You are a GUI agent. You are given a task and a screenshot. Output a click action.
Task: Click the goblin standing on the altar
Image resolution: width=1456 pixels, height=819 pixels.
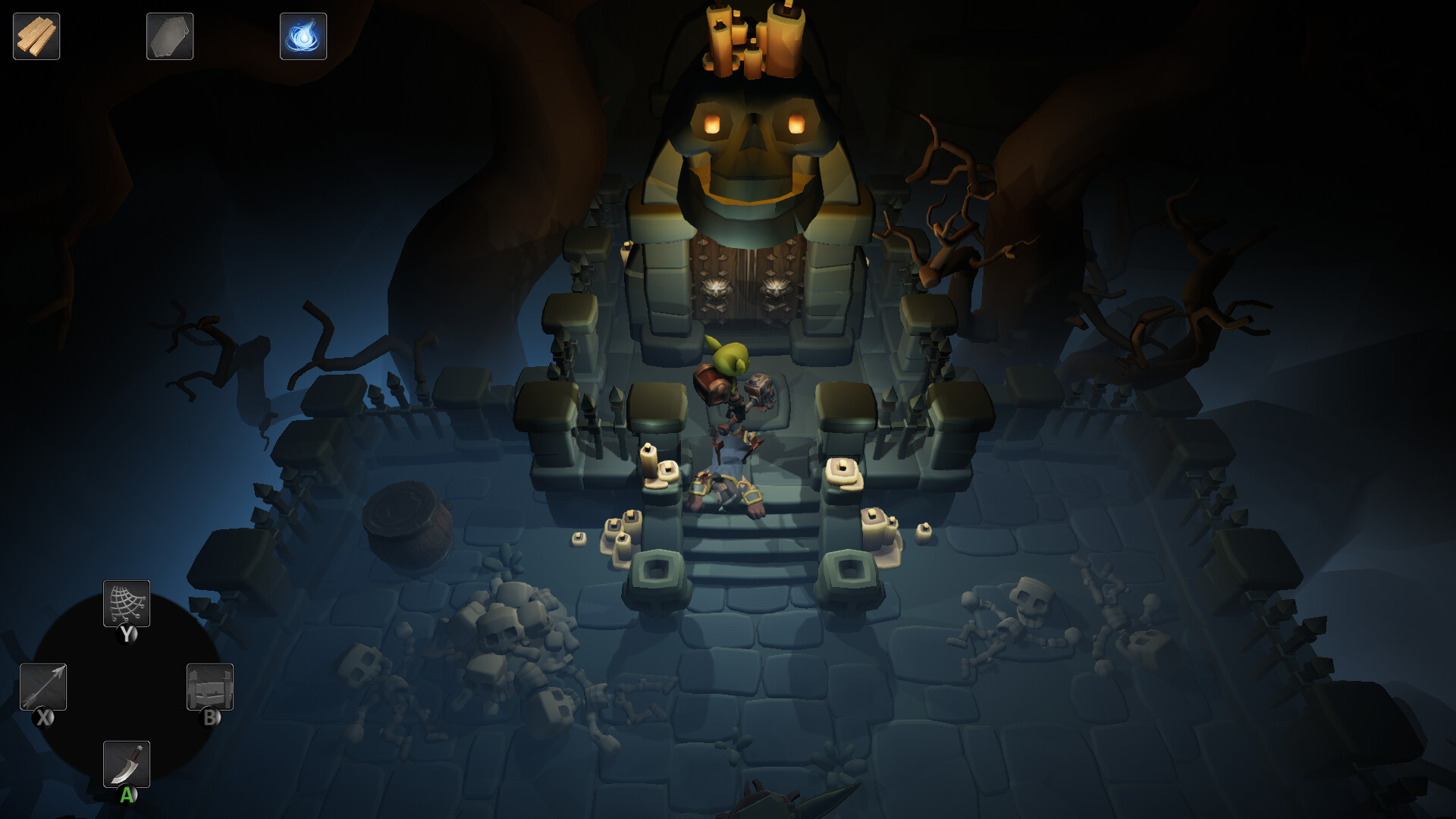(732, 379)
